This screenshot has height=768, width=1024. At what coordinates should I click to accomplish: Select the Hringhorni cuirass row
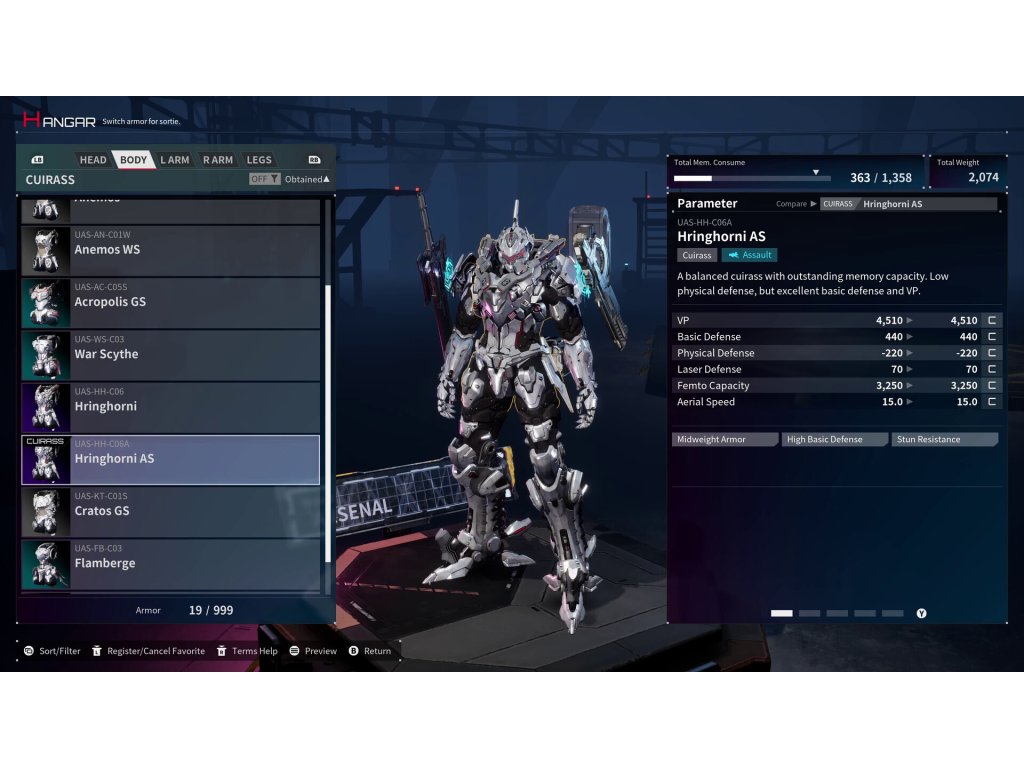(171, 407)
